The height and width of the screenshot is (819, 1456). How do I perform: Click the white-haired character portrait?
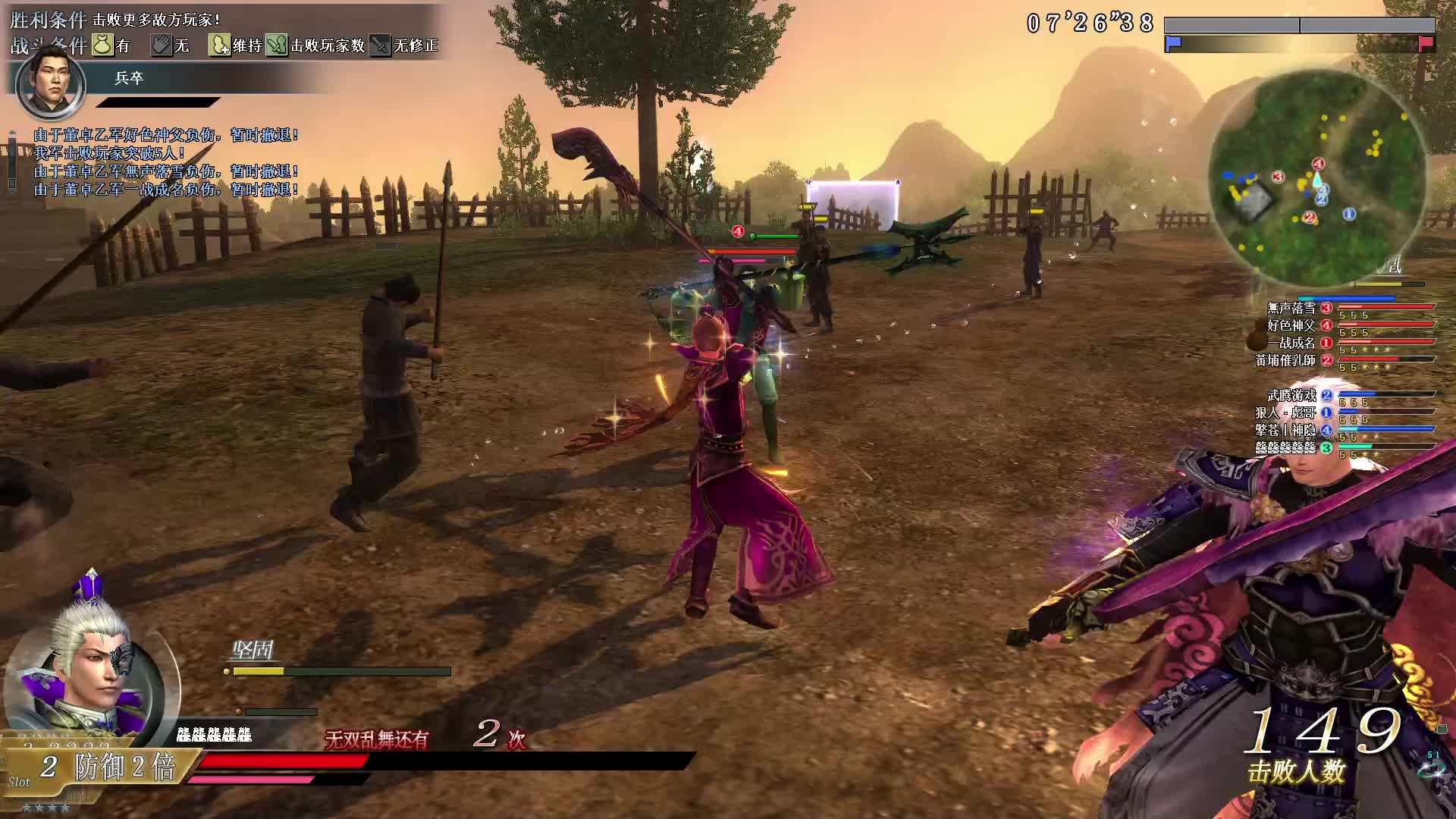pos(83,682)
